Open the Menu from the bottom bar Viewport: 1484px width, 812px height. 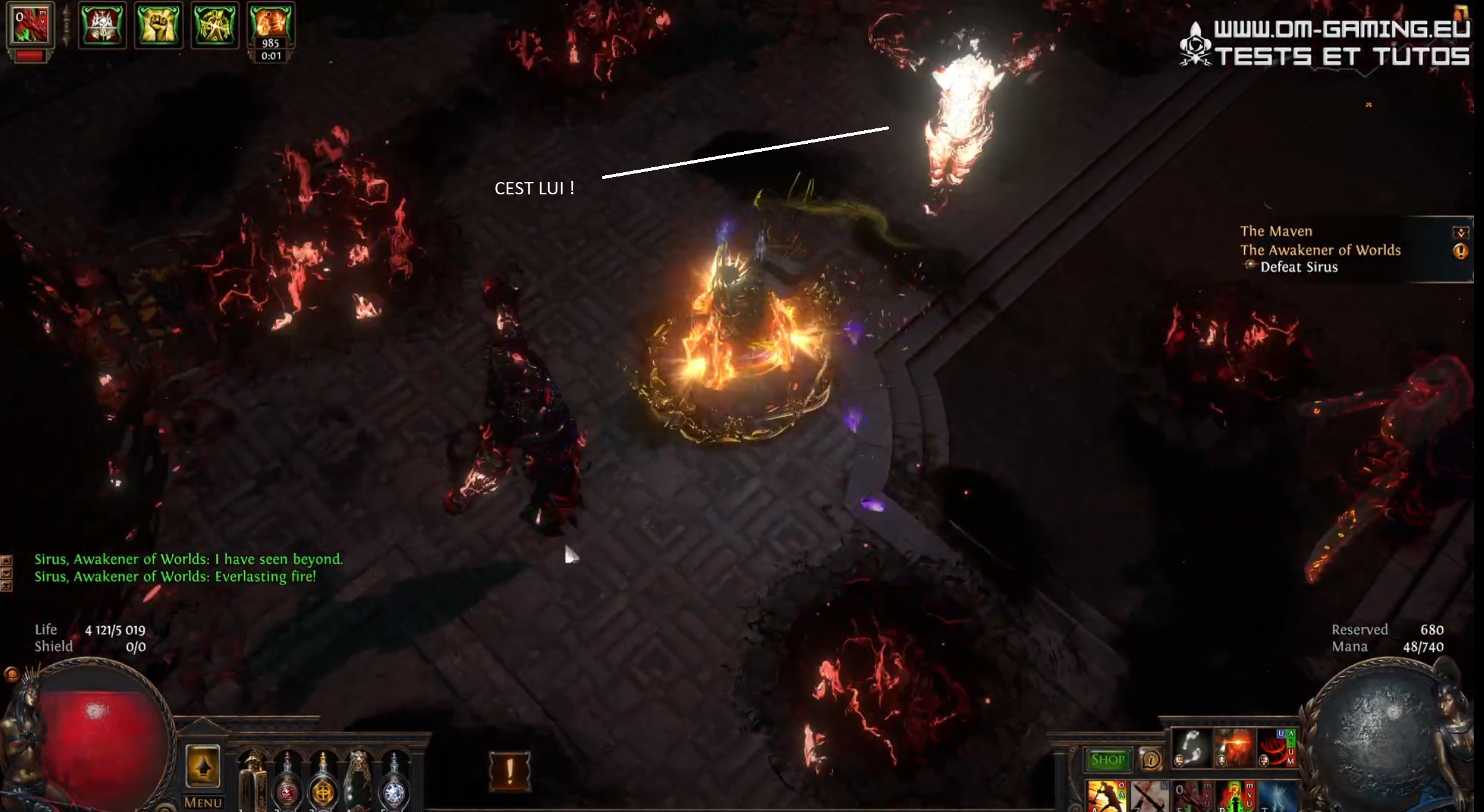(202, 803)
